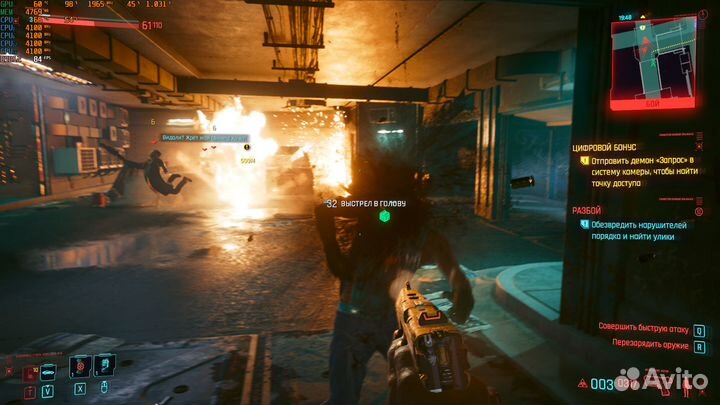Select the РАЗБОЙ quest objective
Image resolution: width=720 pixels, height=405 pixels.
click(589, 210)
